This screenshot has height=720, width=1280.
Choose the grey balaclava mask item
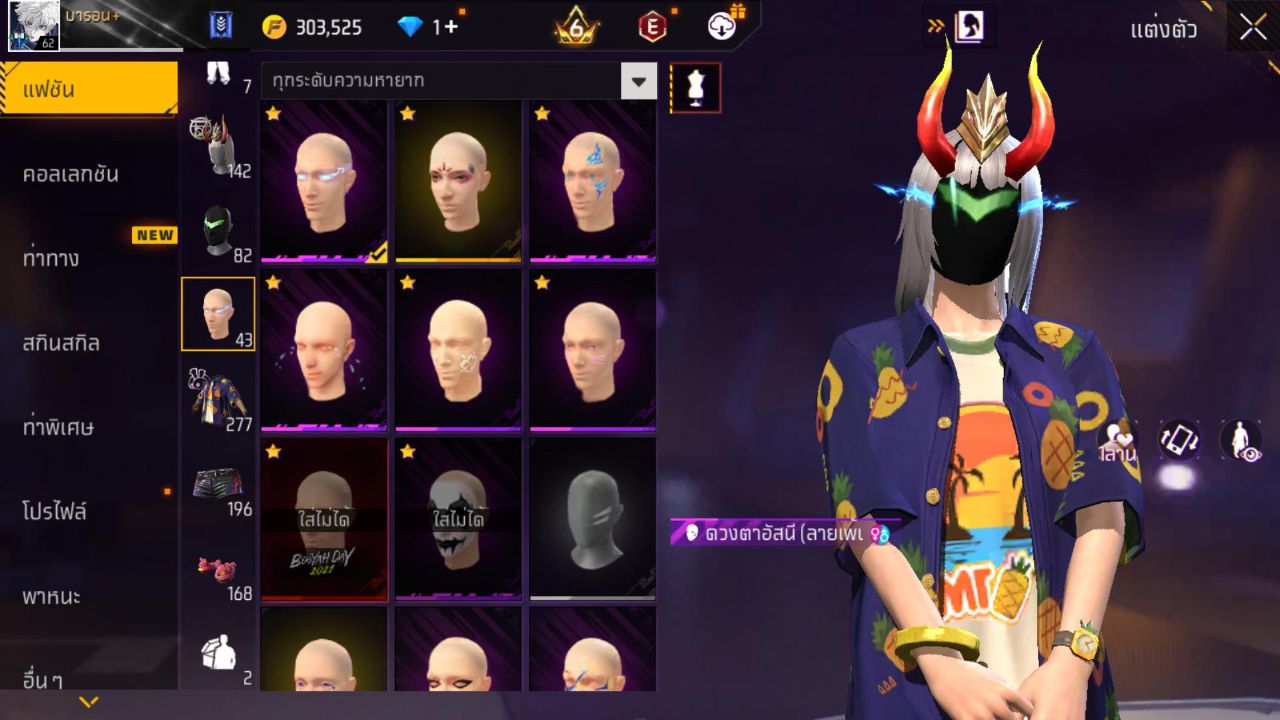coord(592,518)
